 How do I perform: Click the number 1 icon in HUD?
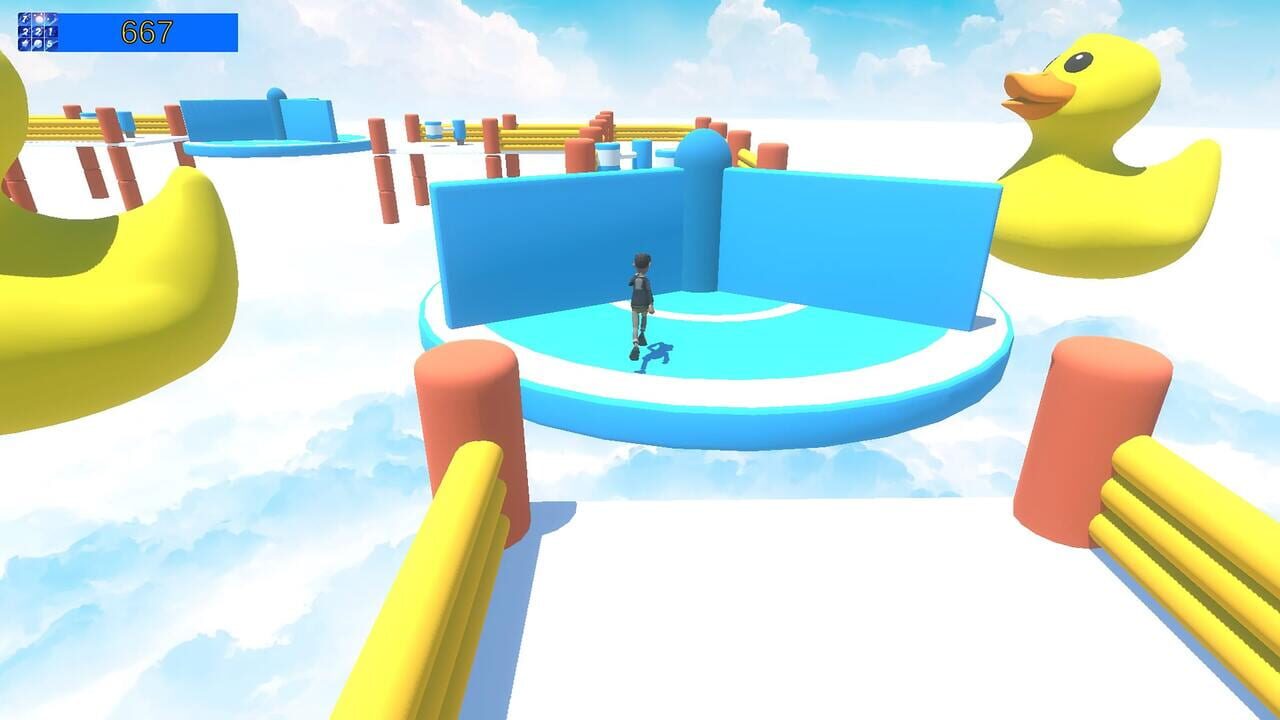[x=52, y=31]
